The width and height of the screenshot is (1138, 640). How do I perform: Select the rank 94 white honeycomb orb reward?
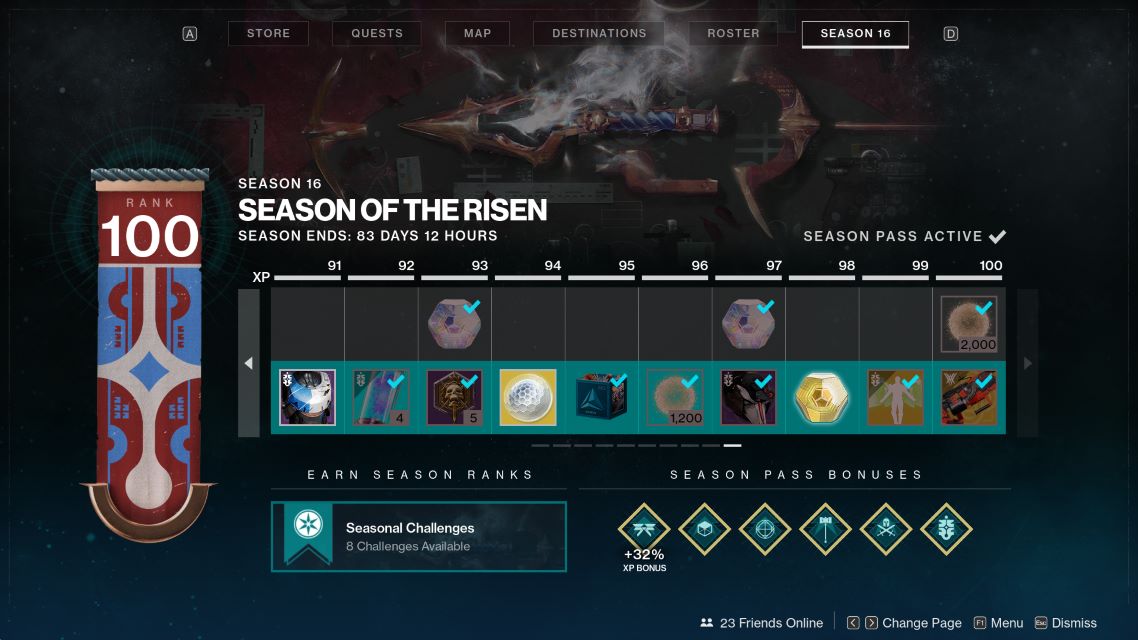coord(528,397)
